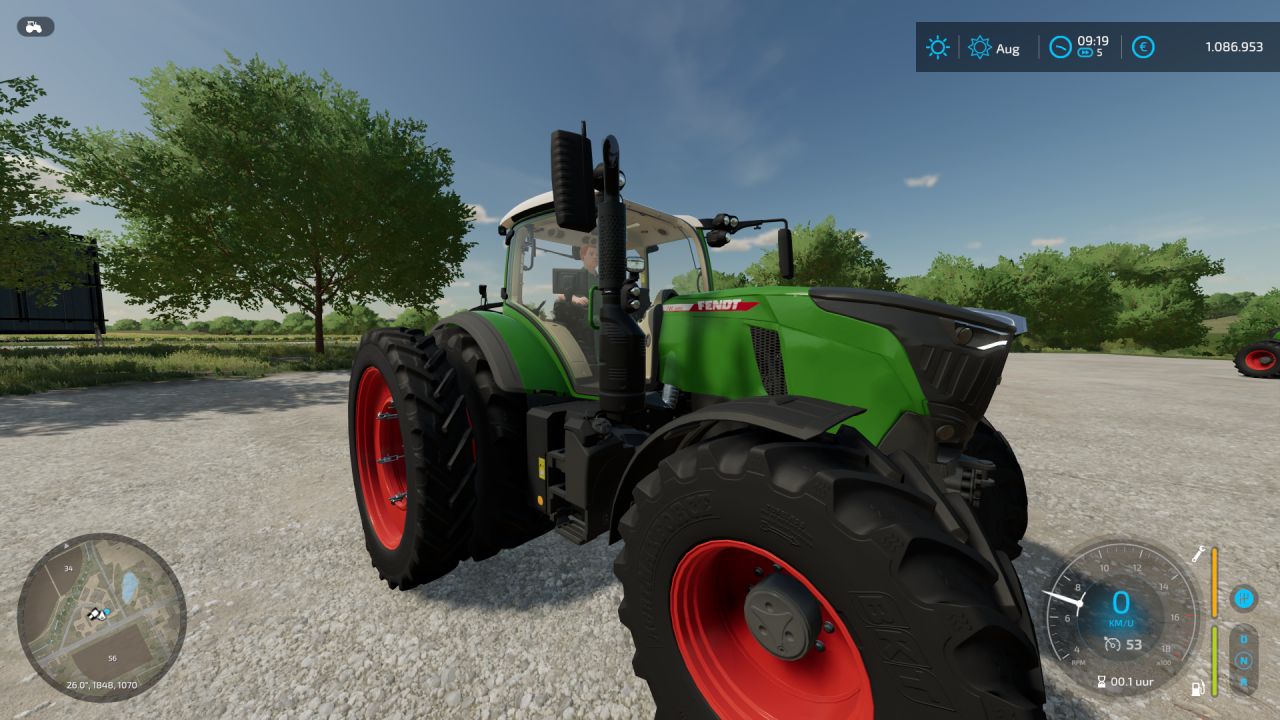
Task: Click the tractor vehicle icon top-left
Action: tap(33, 26)
